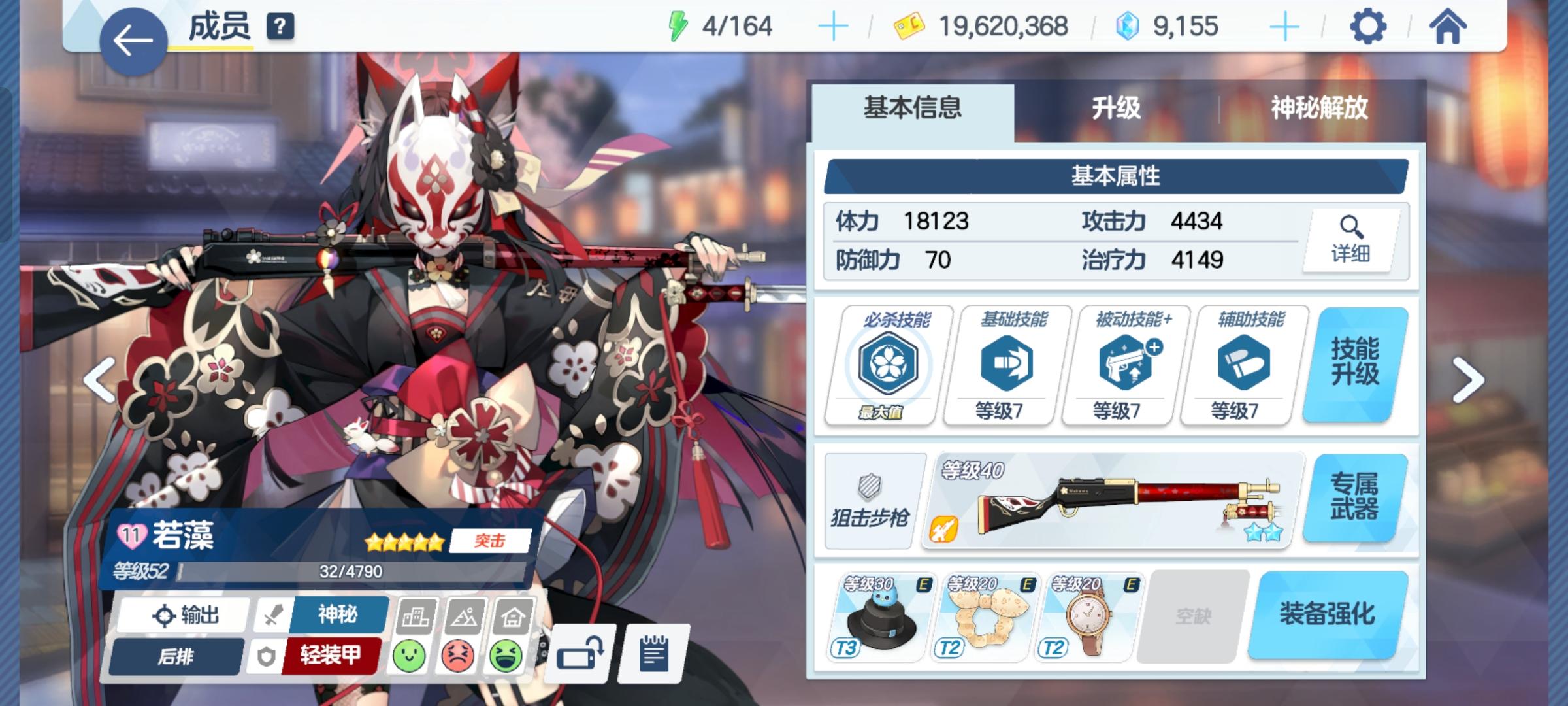Open the settings gear
Image resolution: width=1568 pixels, height=706 pixels.
(1369, 27)
